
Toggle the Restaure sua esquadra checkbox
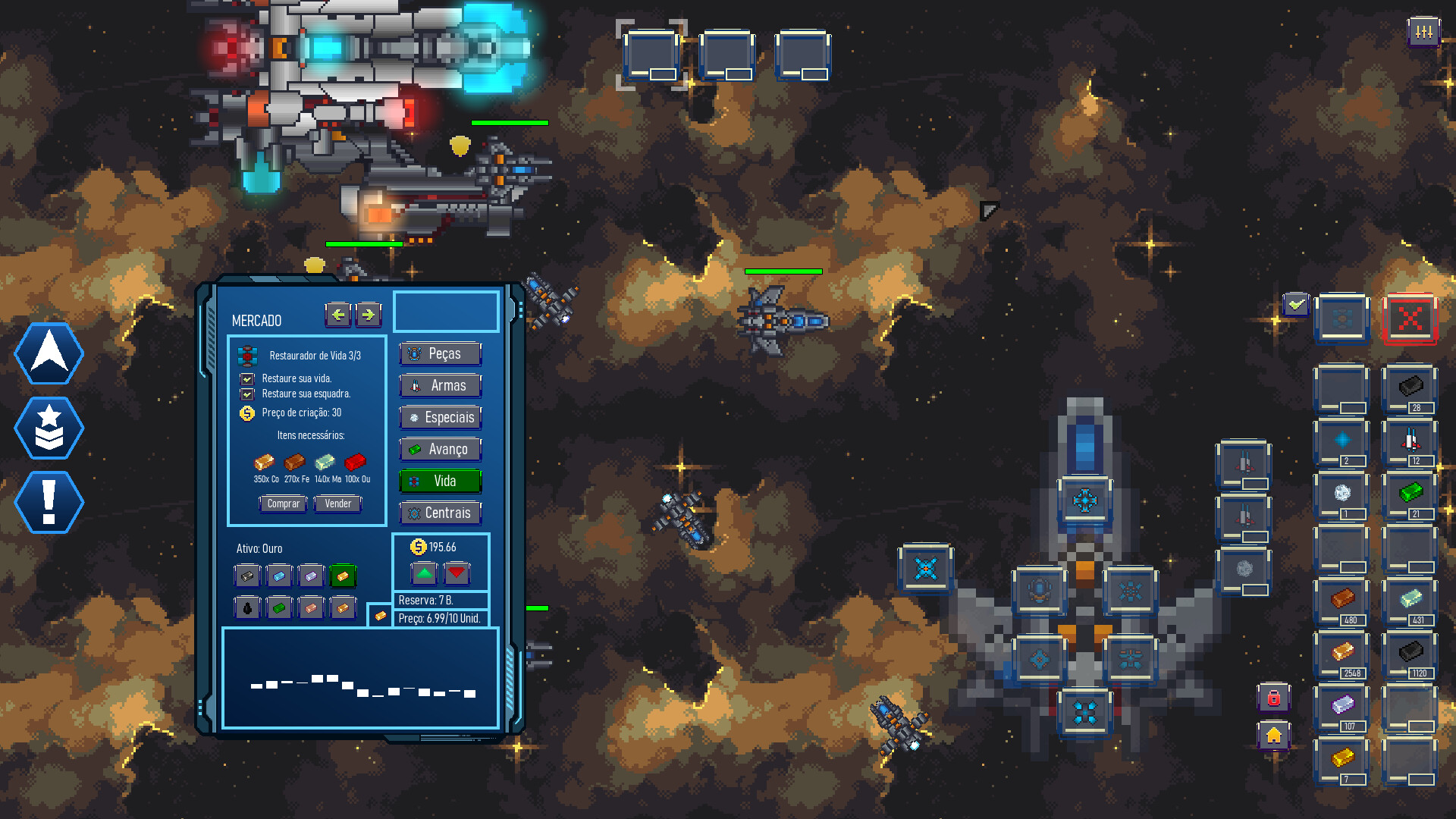click(248, 394)
